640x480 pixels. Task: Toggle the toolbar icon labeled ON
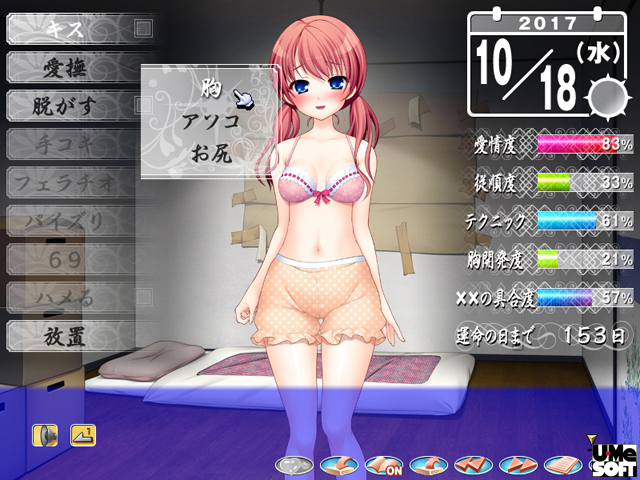pos(383,465)
